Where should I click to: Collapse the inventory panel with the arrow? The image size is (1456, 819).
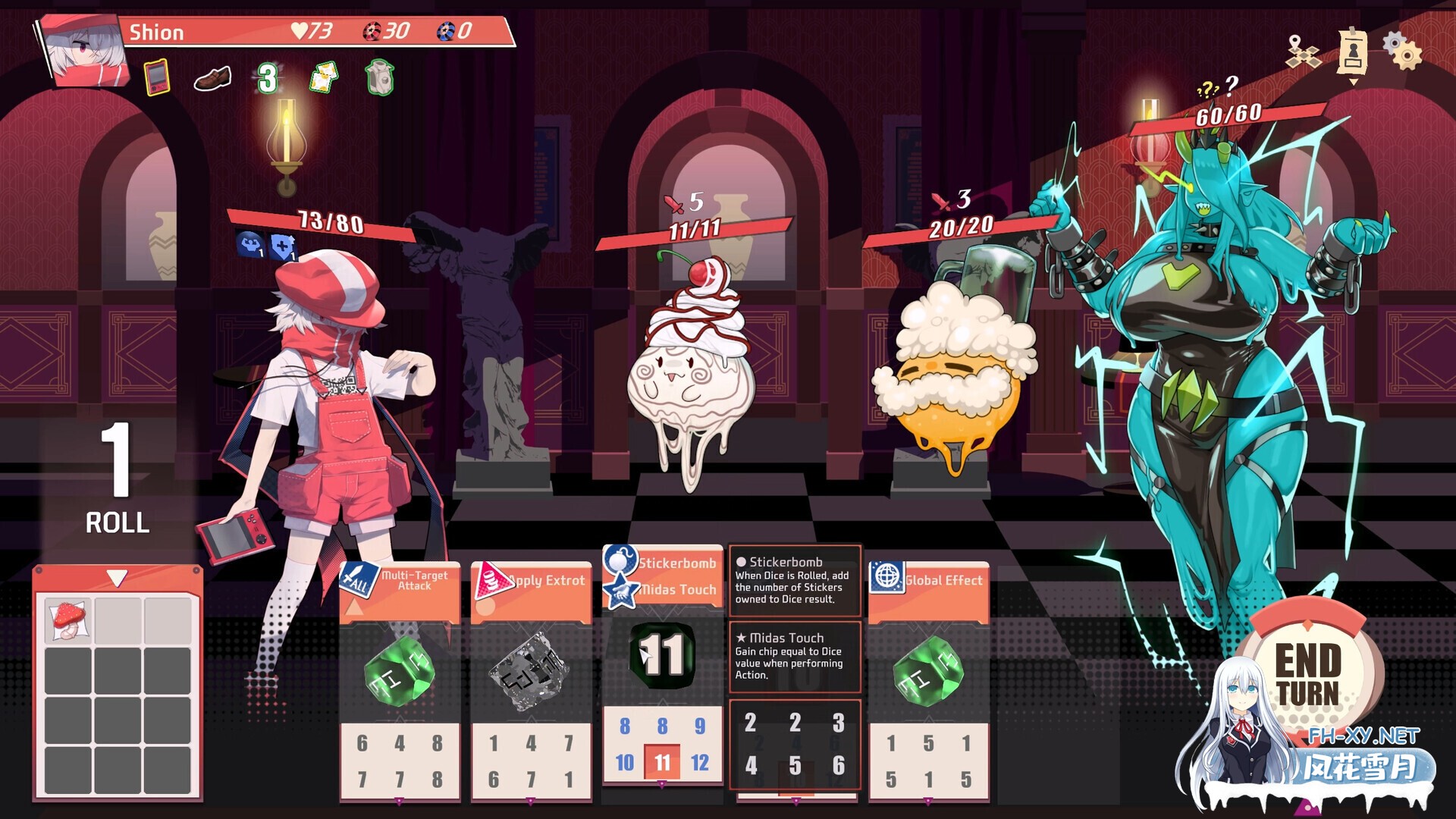click(117, 579)
